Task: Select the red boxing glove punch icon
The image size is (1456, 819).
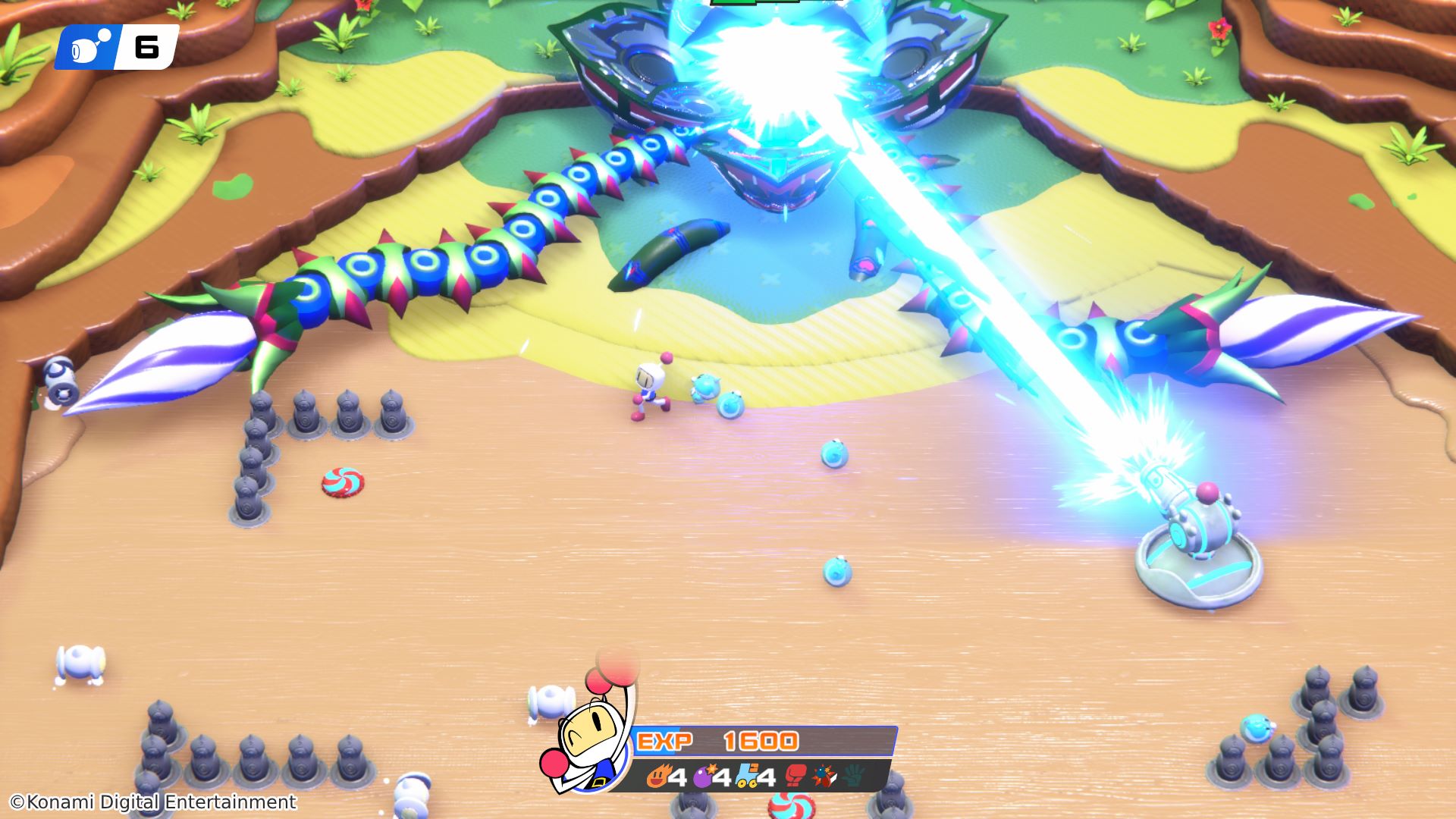Action: coord(795,776)
